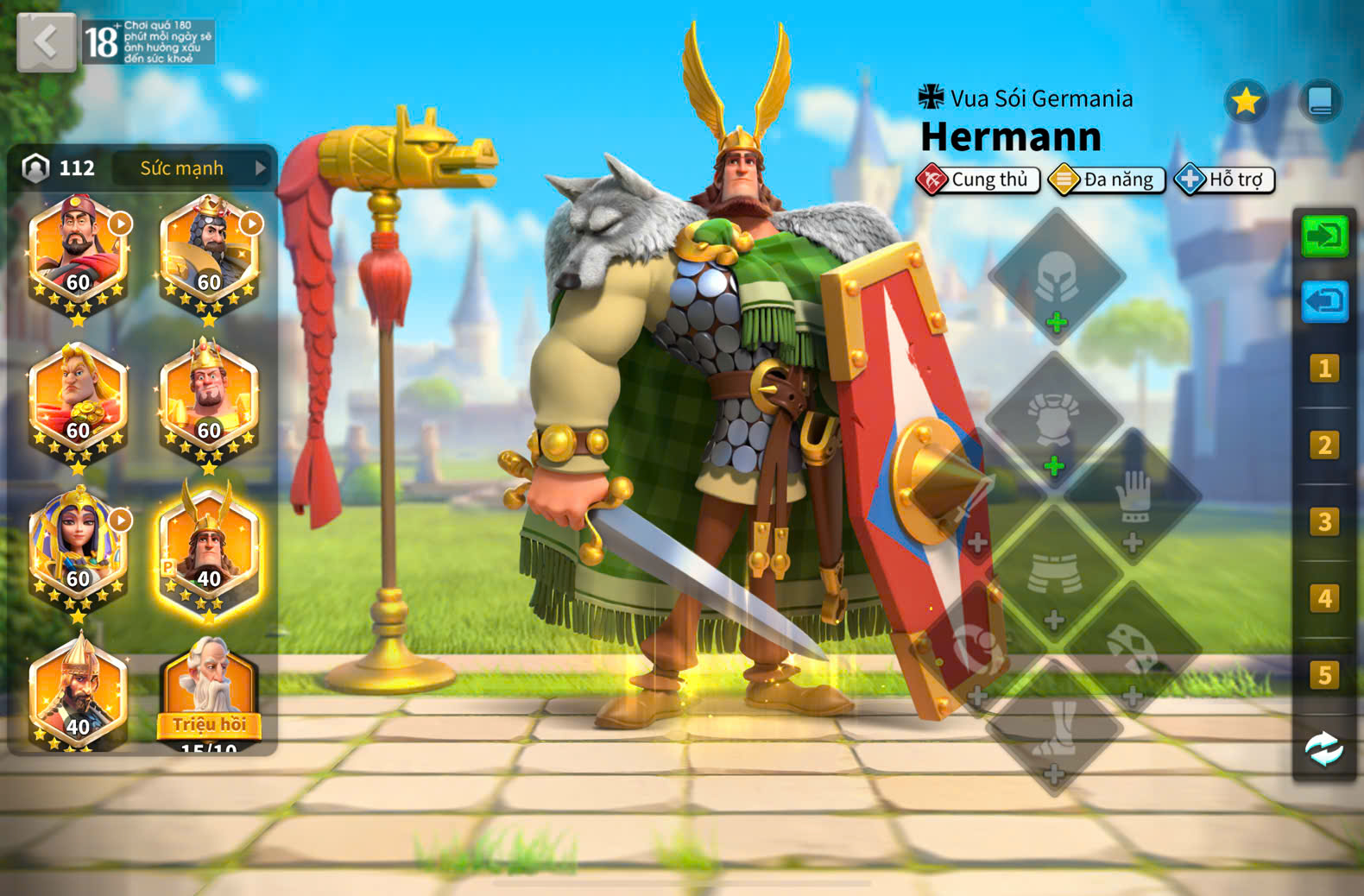Viewport: 1364px width, 896px height.
Task: Open the blue book info button
Action: 1320,102
